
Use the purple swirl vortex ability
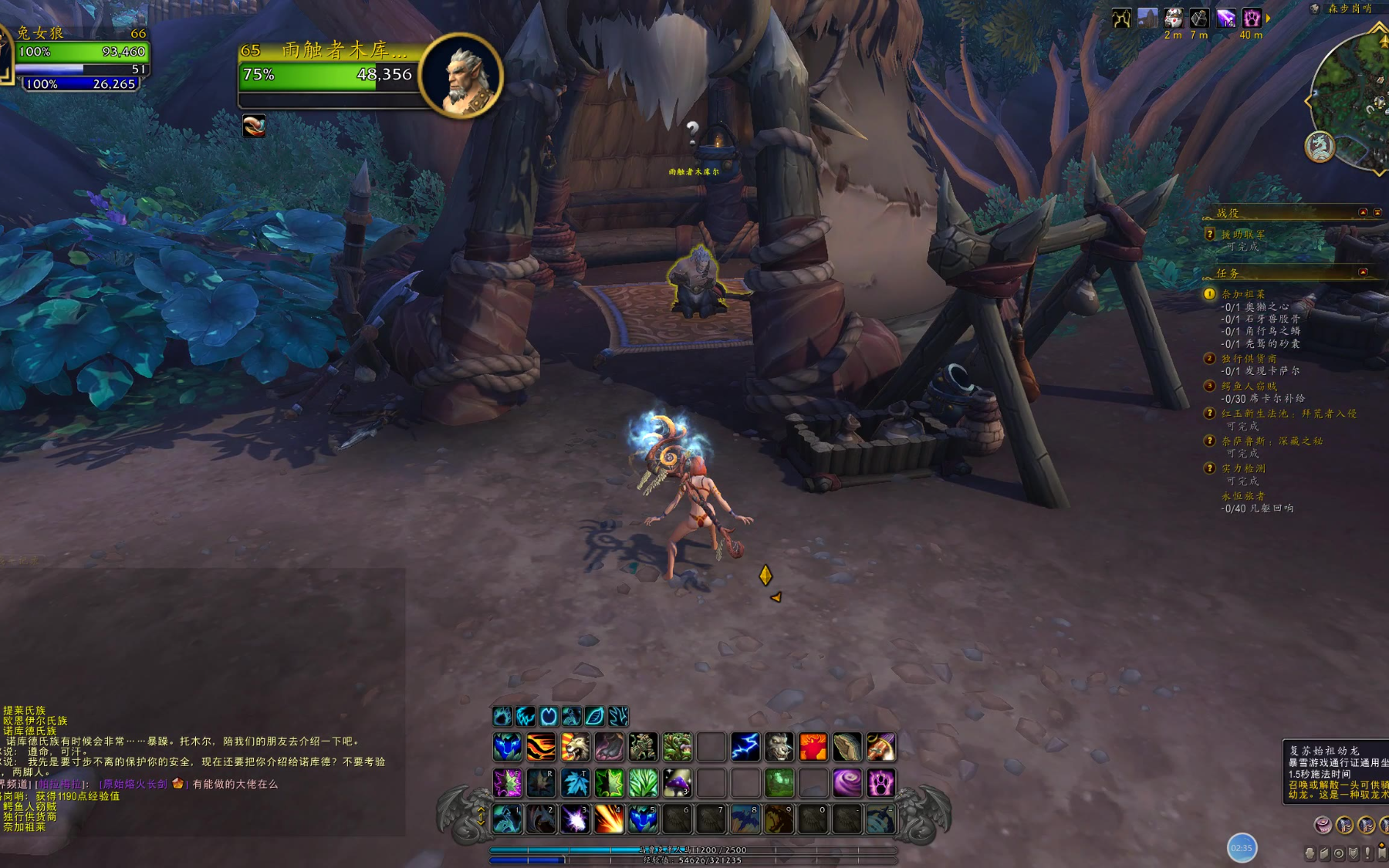tap(847, 783)
